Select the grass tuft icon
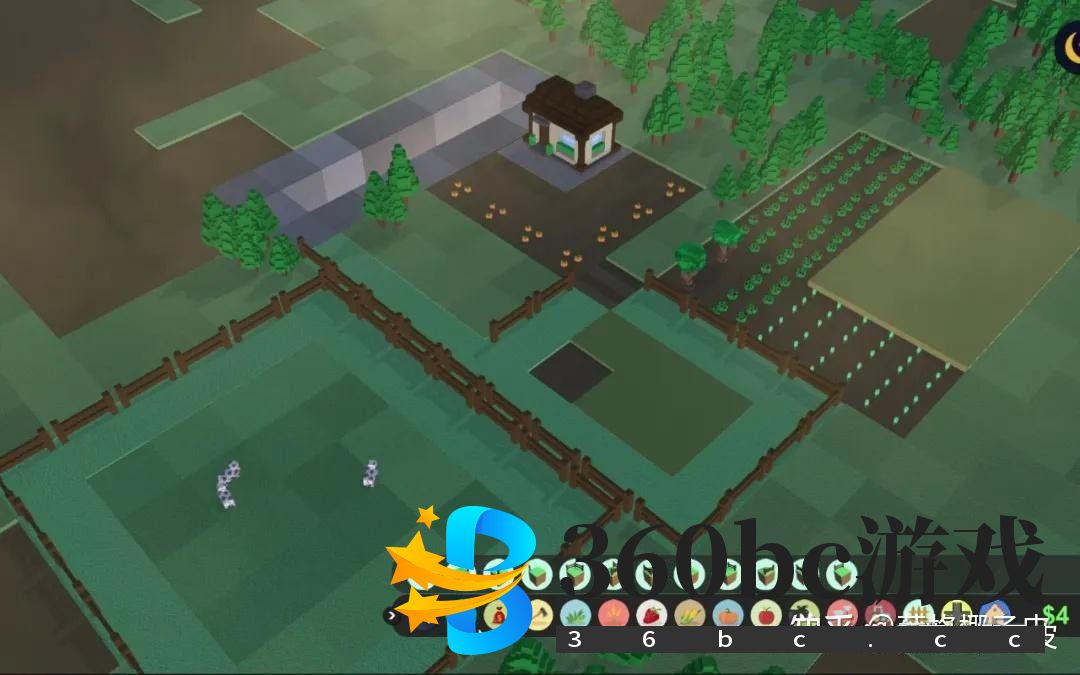1080x675 pixels. point(574,615)
